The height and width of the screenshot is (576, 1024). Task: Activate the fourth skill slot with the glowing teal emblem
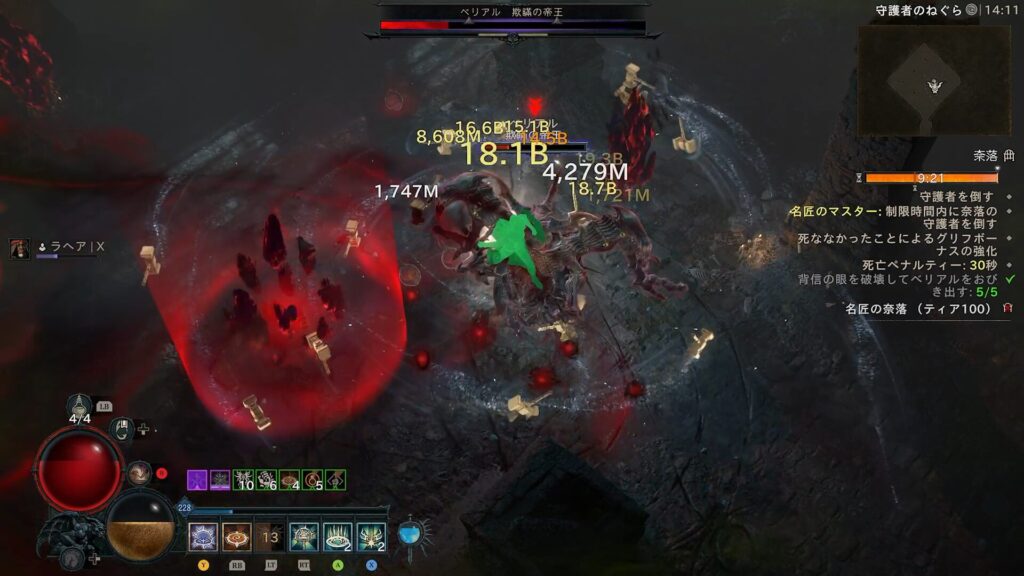pyautogui.click(x=304, y=537)
